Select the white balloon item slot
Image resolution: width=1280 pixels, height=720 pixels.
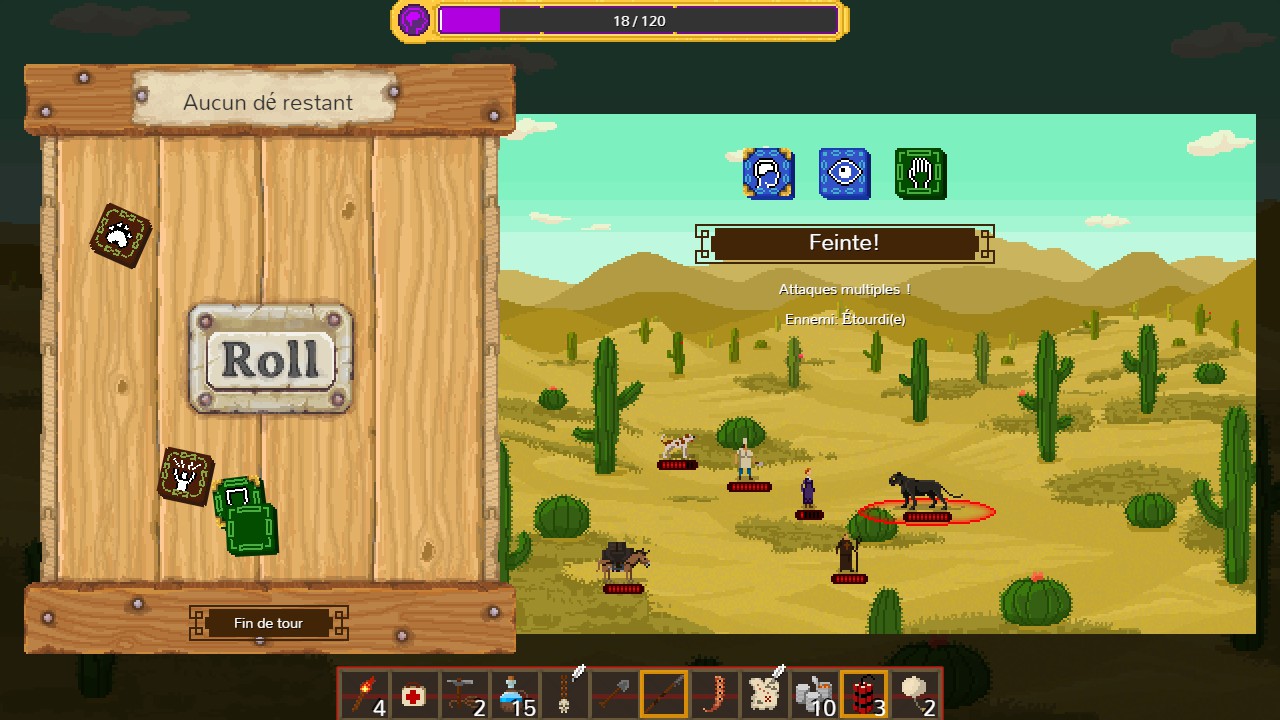914,693
